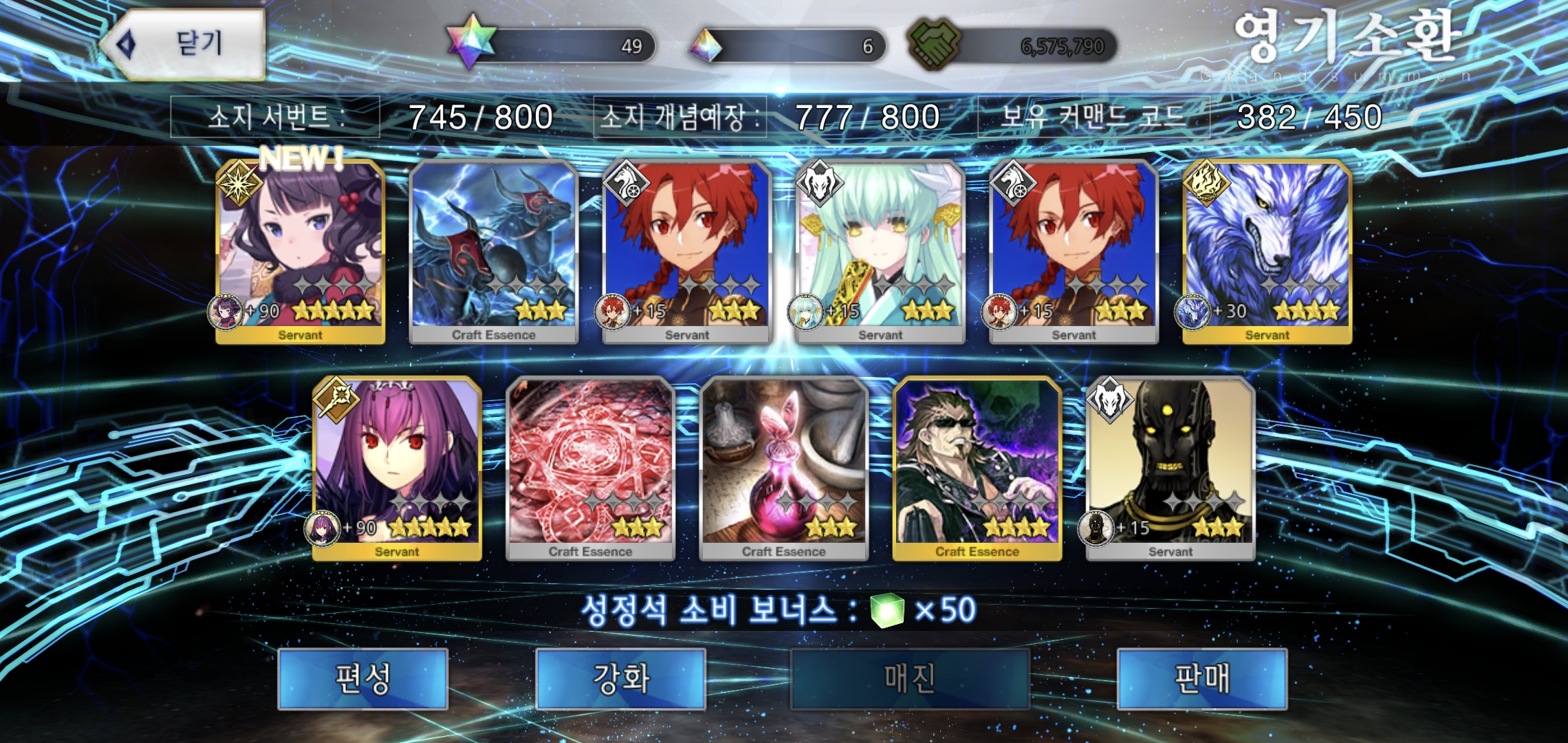
Task: Click the greyed-out 매진 button
Action: (x=909, y=678)
